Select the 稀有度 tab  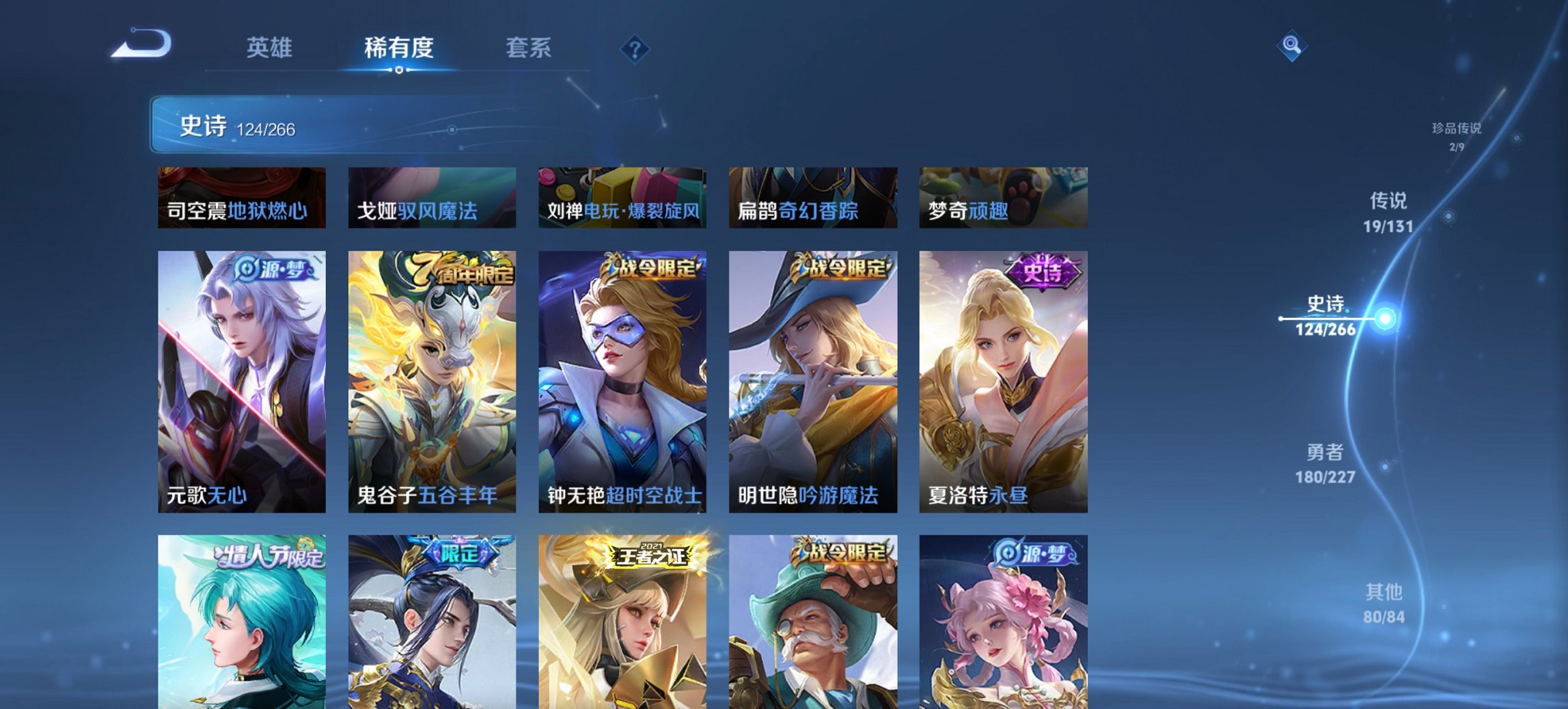[x=400, y=48]
